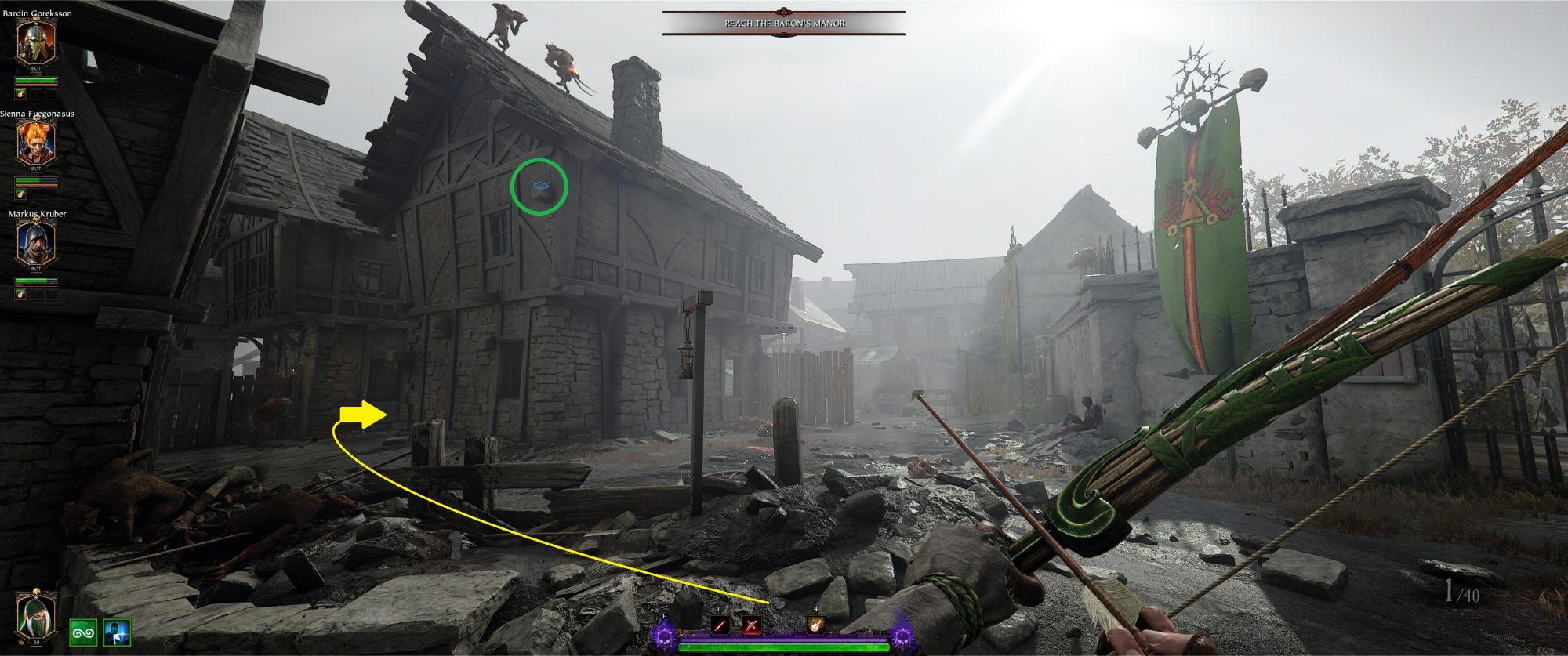Select the bomb in equipment slot 4
This screenshot has width=1568, height=656.
tap(815, 625)
